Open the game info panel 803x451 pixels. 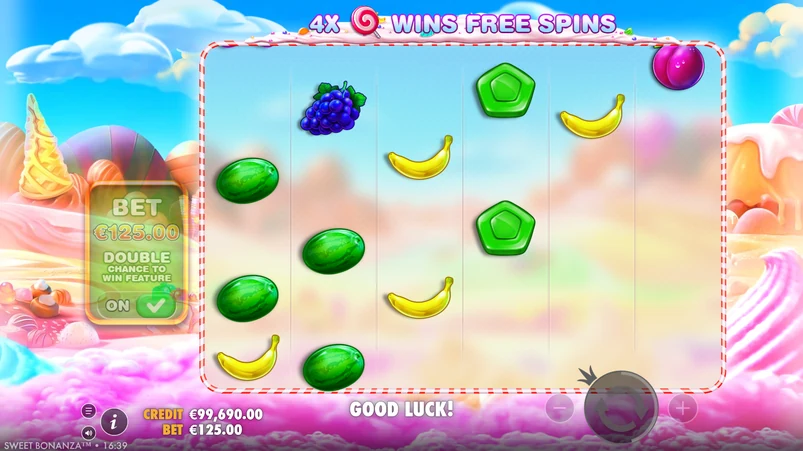pyautogui.click(x=114, y=421)
